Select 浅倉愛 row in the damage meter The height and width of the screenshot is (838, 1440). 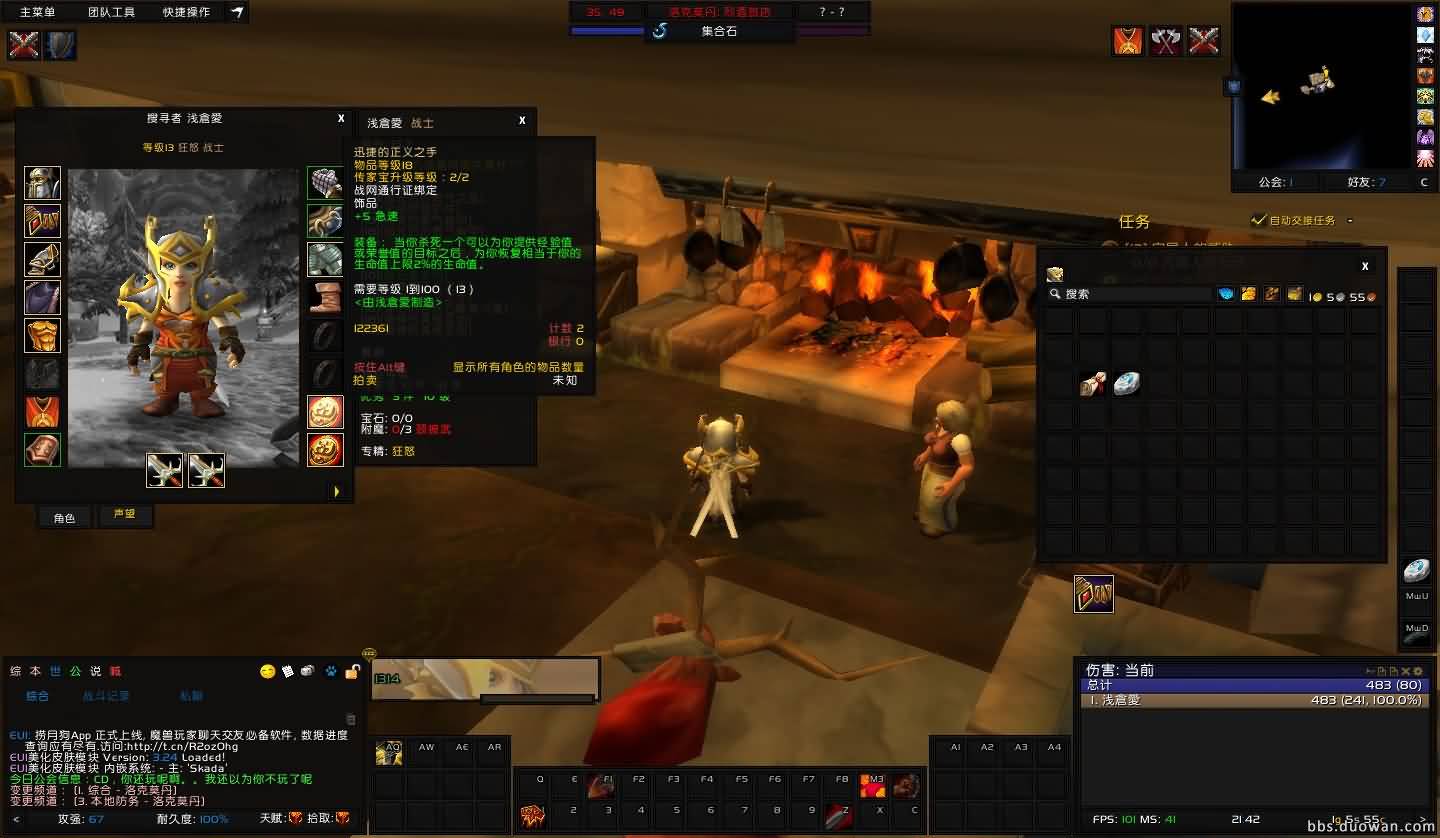pyautogui.click(x=1255, y=700)
